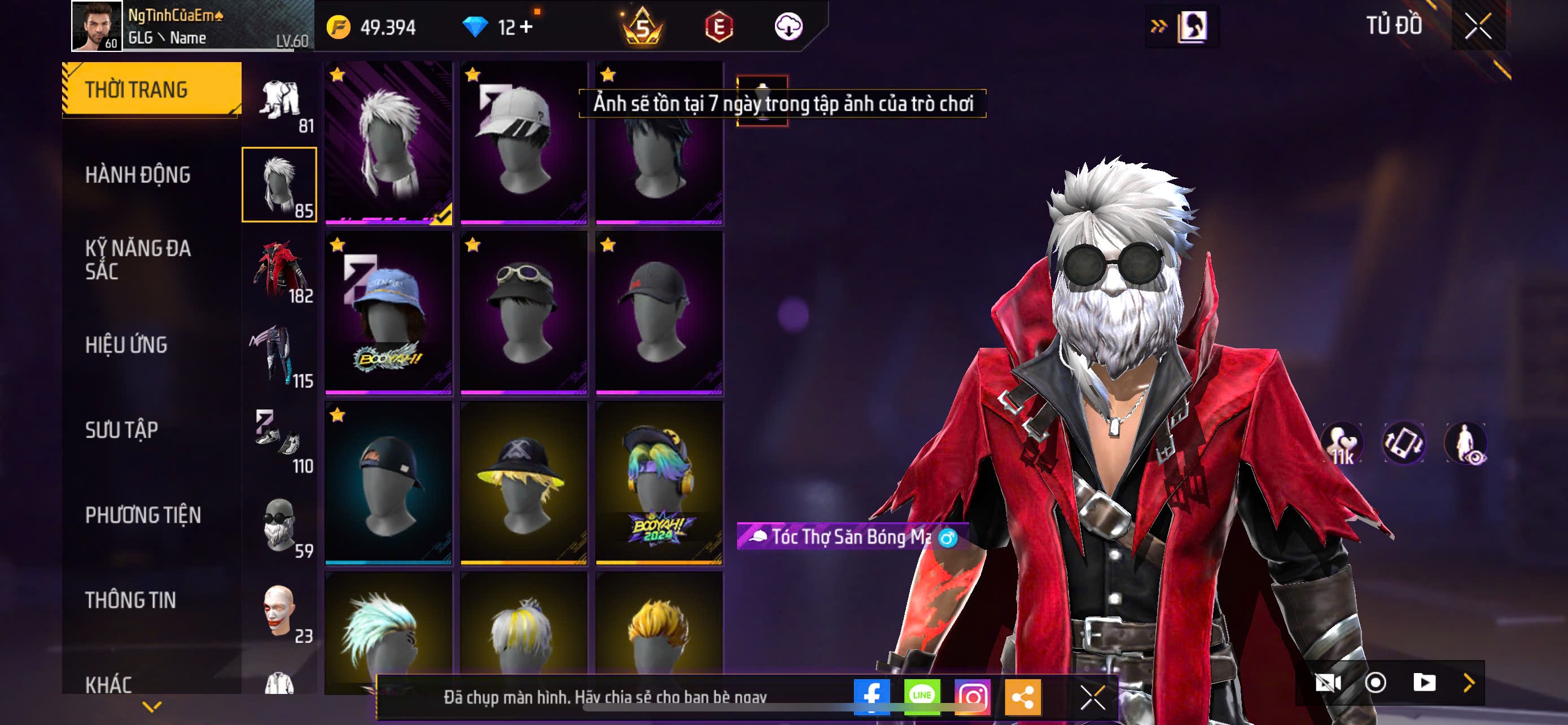
Task: Share screenshot to Facebook
Action: 871,696
